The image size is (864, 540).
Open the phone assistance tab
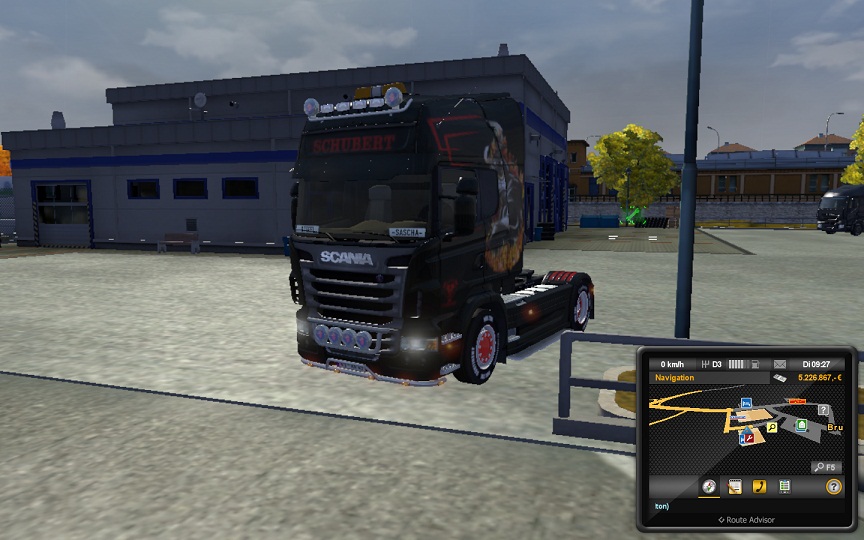click(x=759, y=487)
